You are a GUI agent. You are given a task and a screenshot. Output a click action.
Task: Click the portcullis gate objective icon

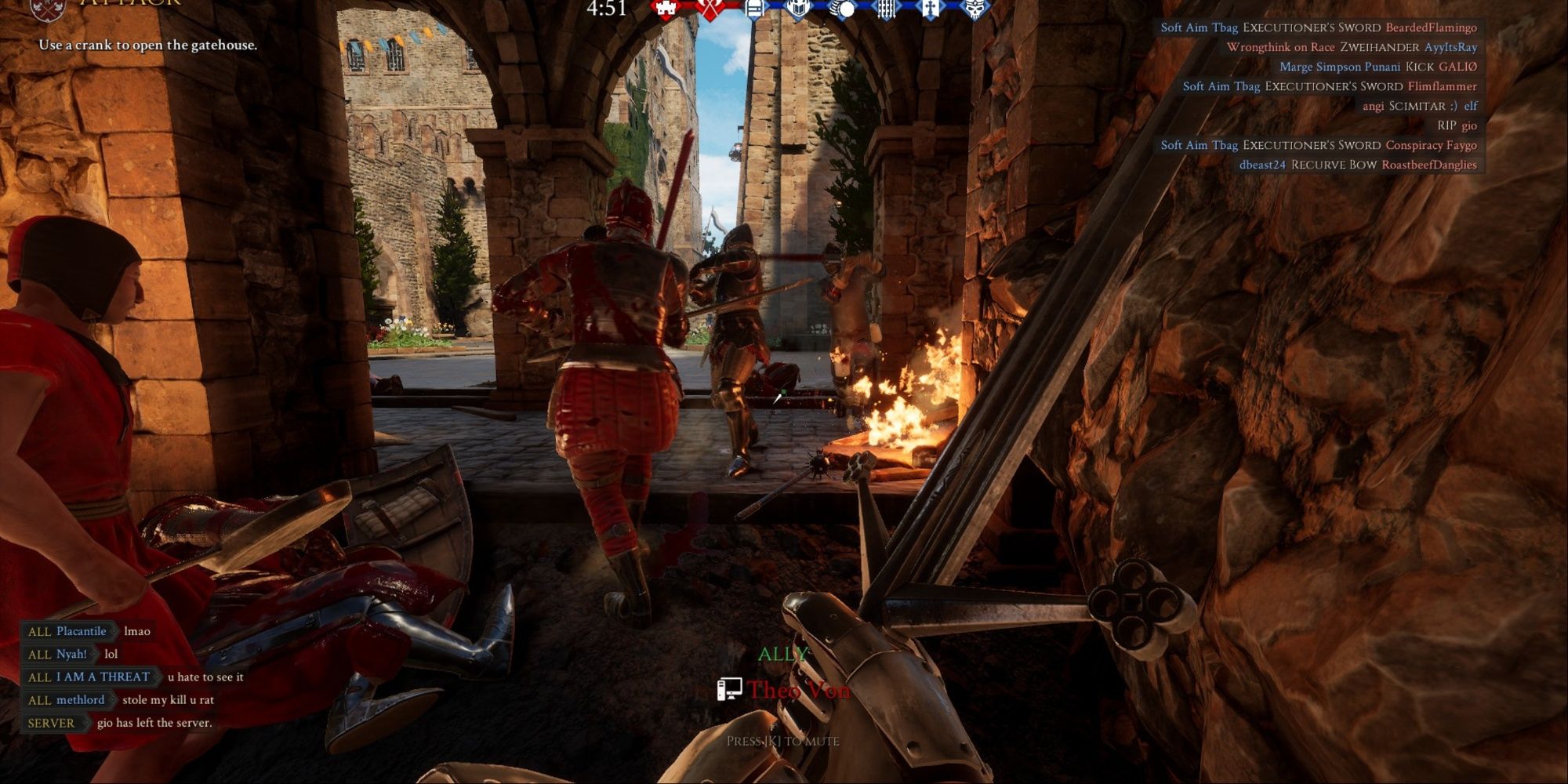click(886, 9)
